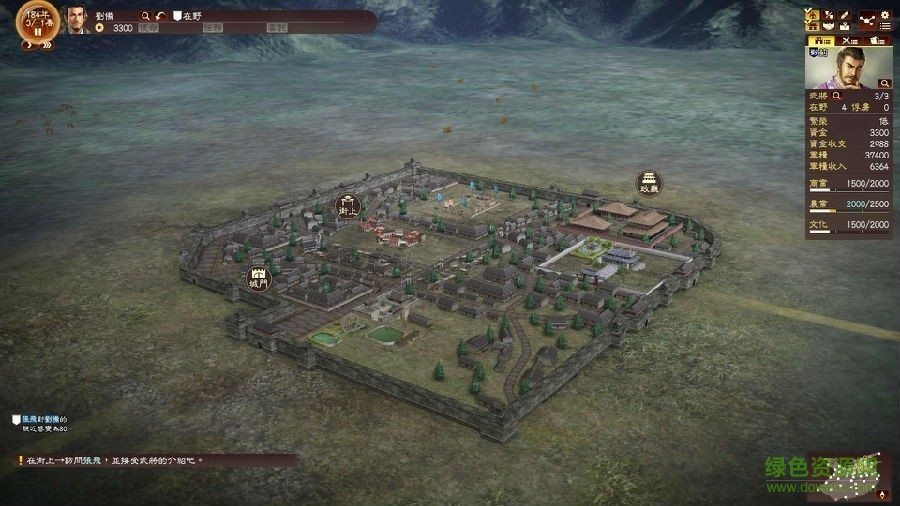This screenshot has width=900, height=506.
Task: Click the curved return arrow in the top bar
Action: tap(162, 16)
